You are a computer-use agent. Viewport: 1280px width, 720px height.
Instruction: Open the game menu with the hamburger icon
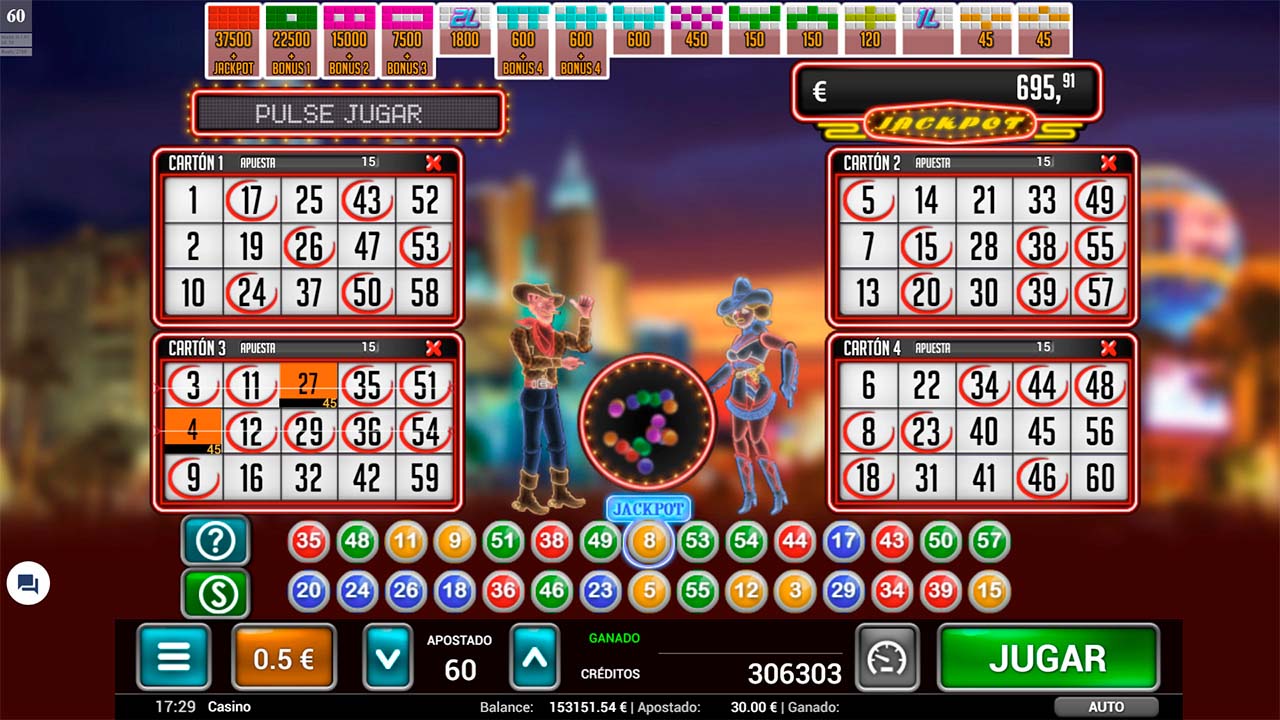pos(174,657)
